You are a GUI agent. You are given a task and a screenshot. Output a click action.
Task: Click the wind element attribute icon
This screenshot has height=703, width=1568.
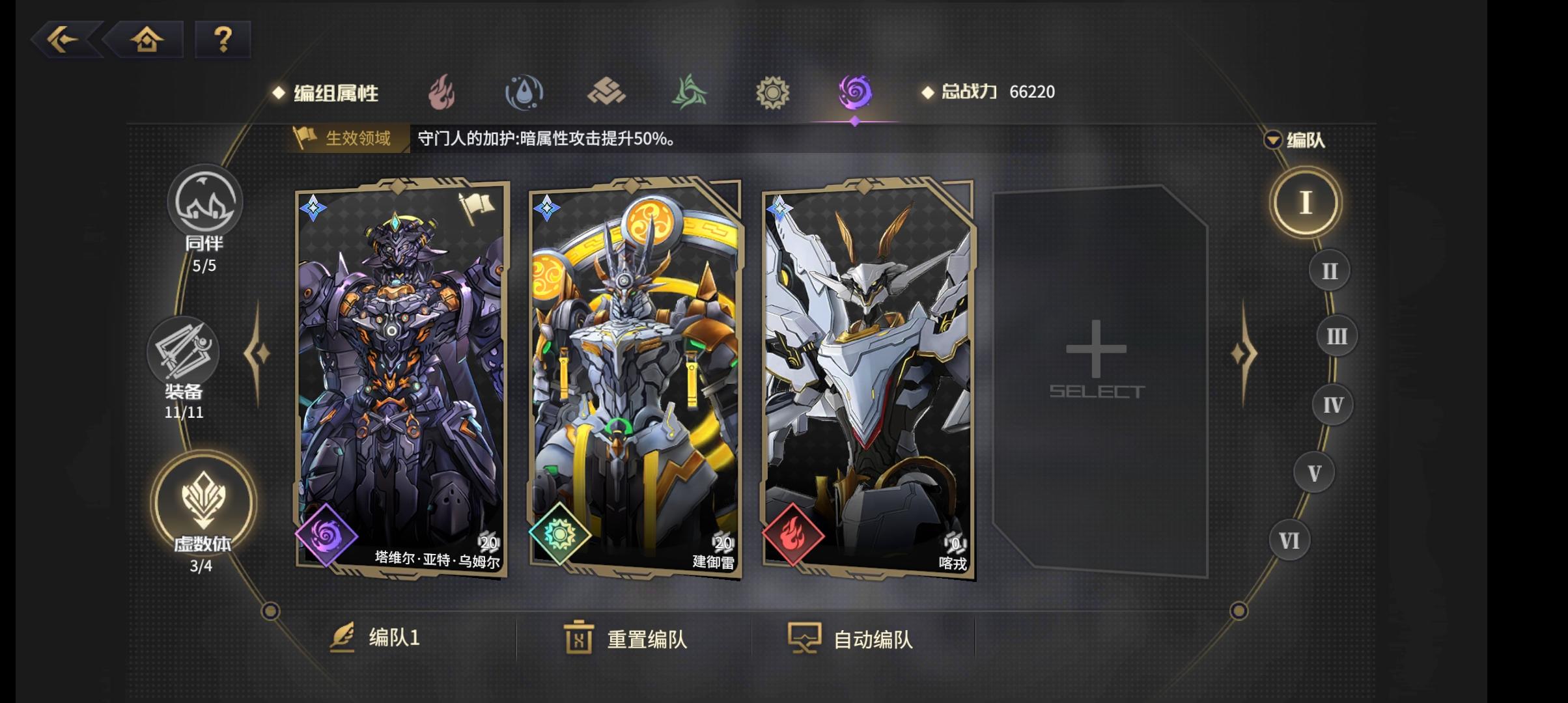[689, 92]
